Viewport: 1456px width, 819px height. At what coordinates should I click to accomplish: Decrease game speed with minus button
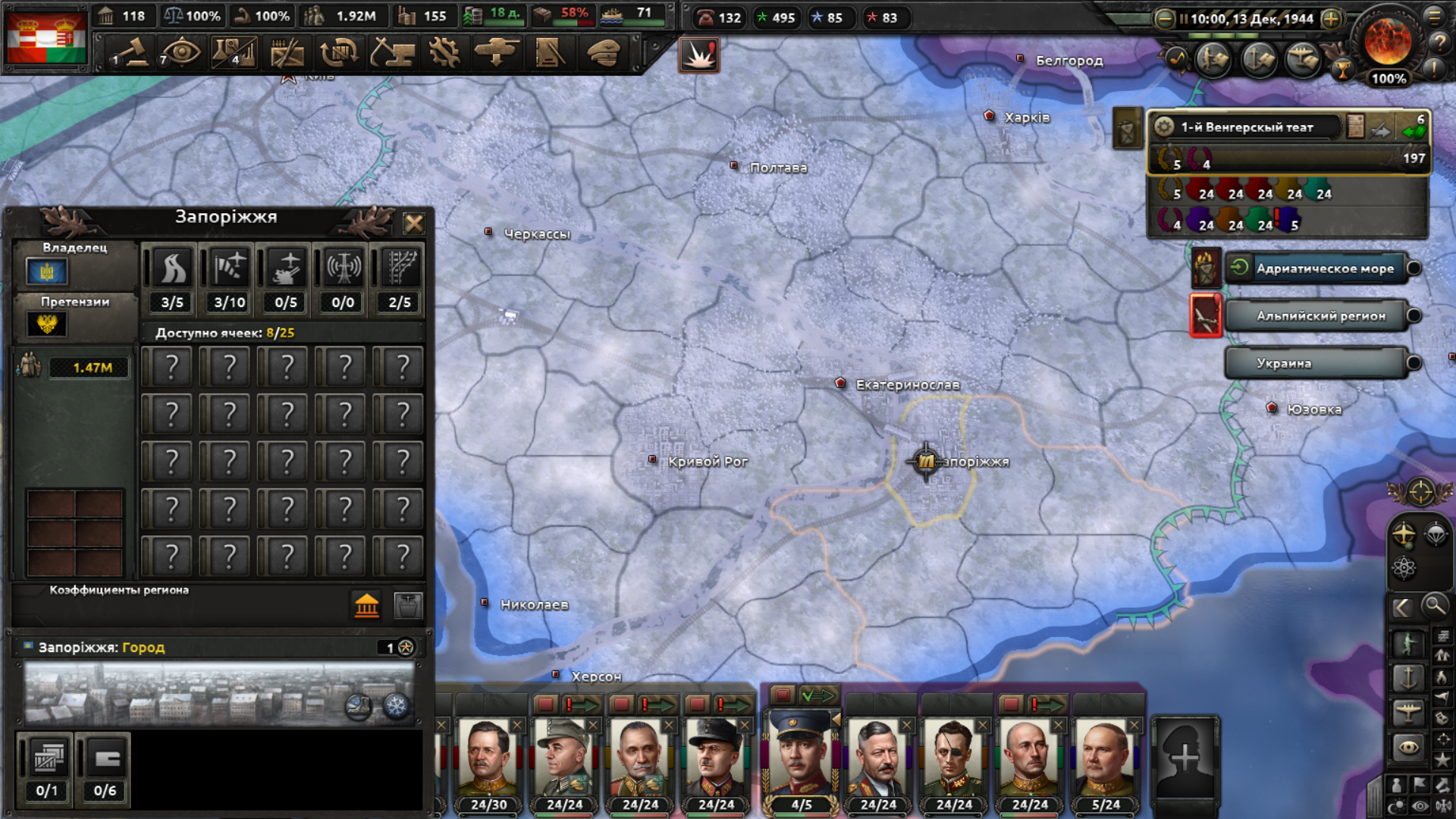[1165, 19]
